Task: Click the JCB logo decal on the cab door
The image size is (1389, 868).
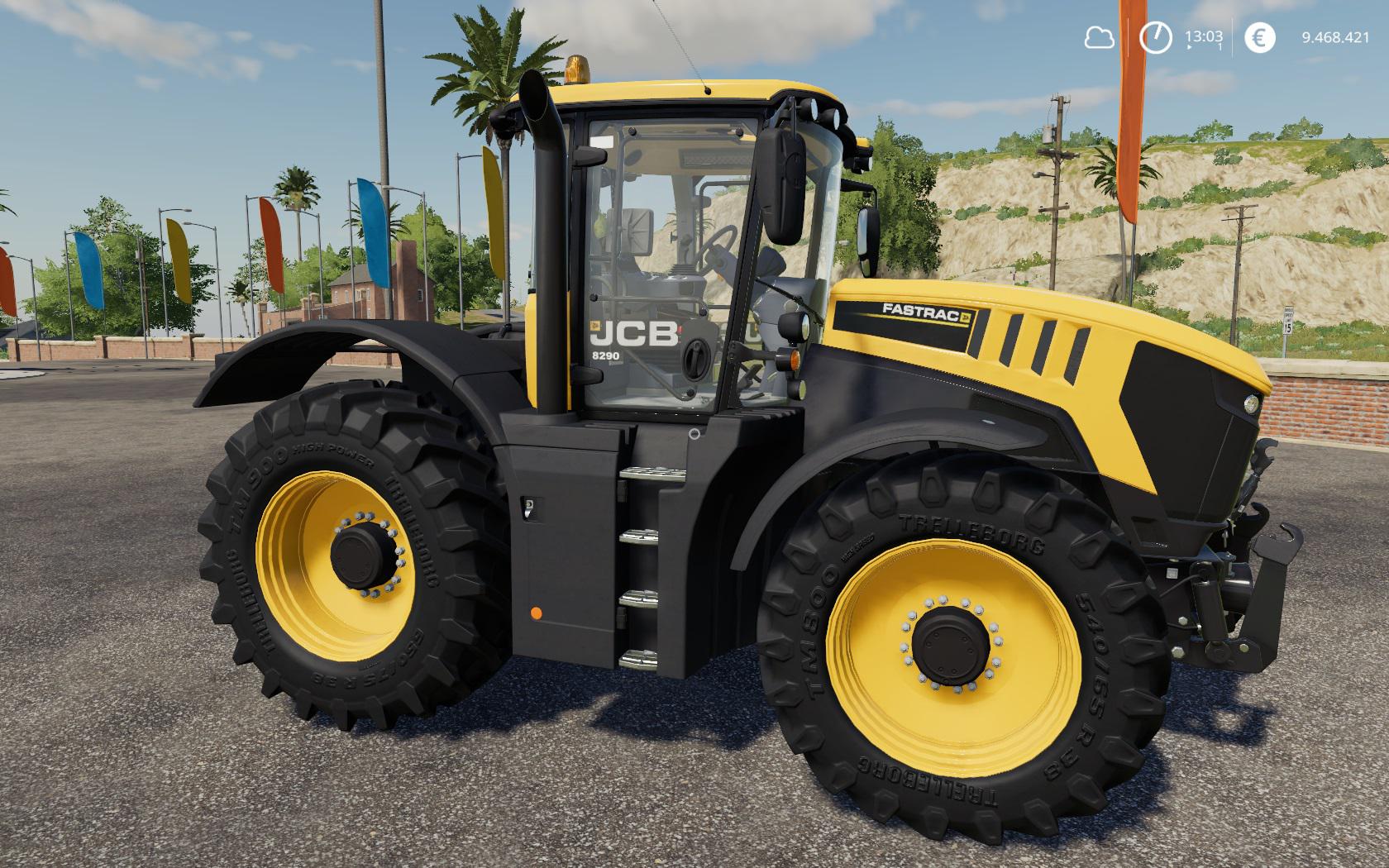Action: 633,331
